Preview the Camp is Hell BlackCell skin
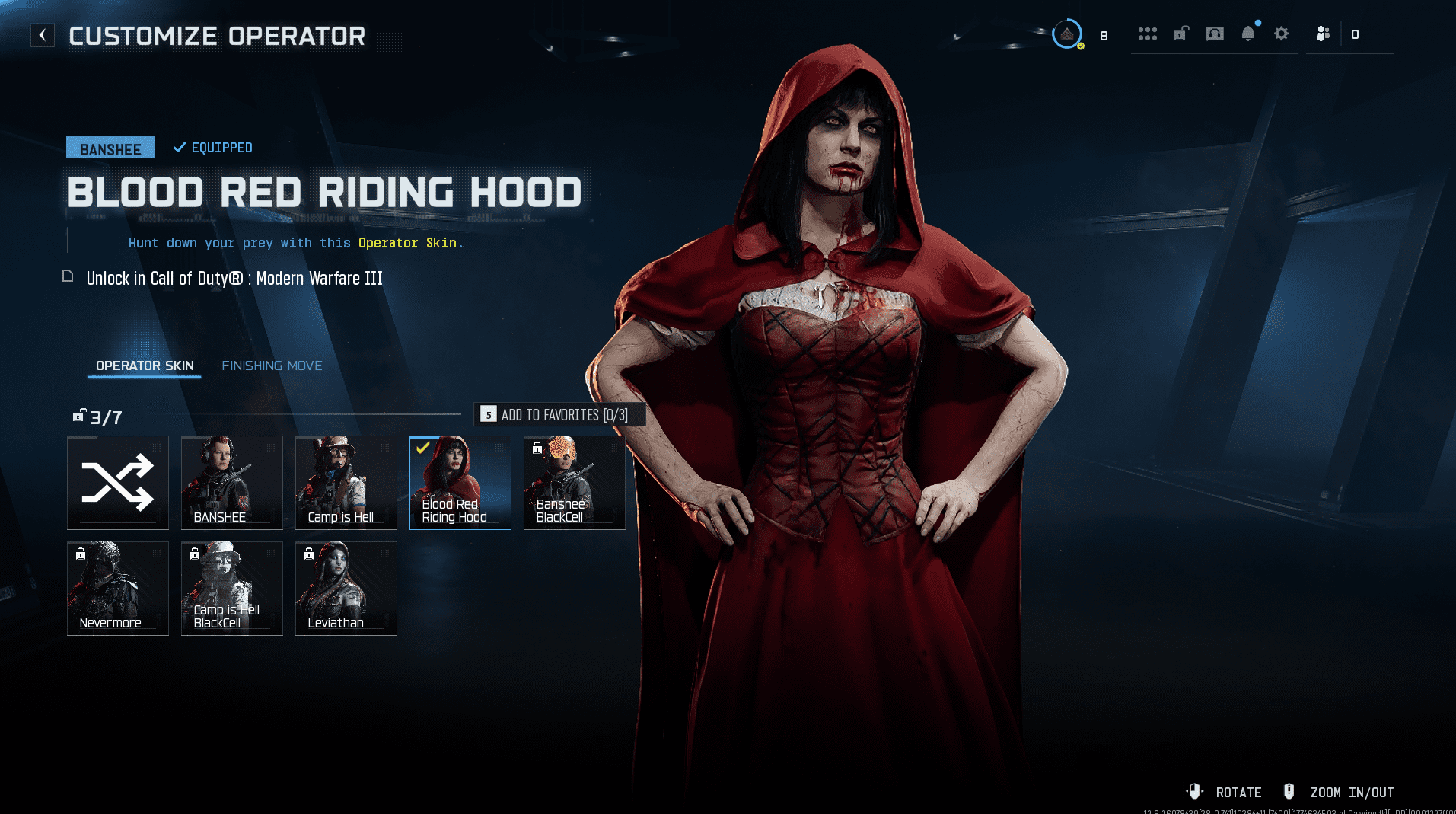Image resolution: width=1456 pixels, height=814 pixels. [x=232, y=589]
